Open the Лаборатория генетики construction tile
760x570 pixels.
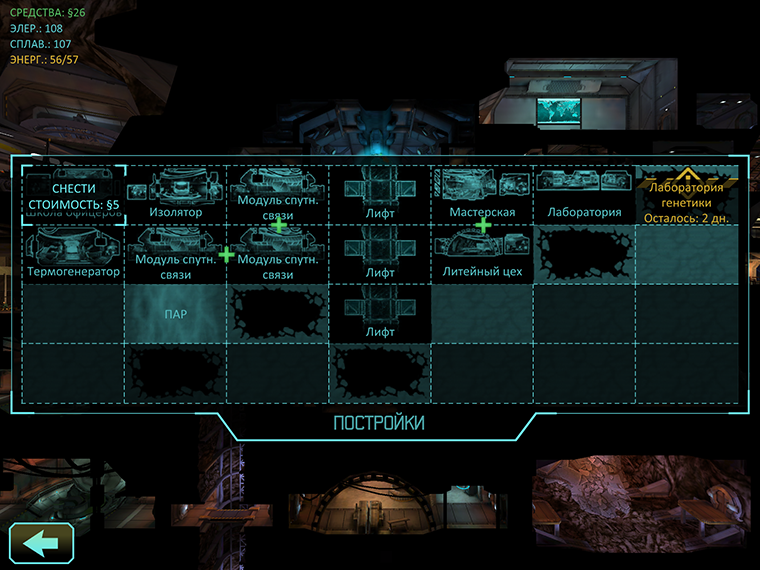[x=686, y=195]
